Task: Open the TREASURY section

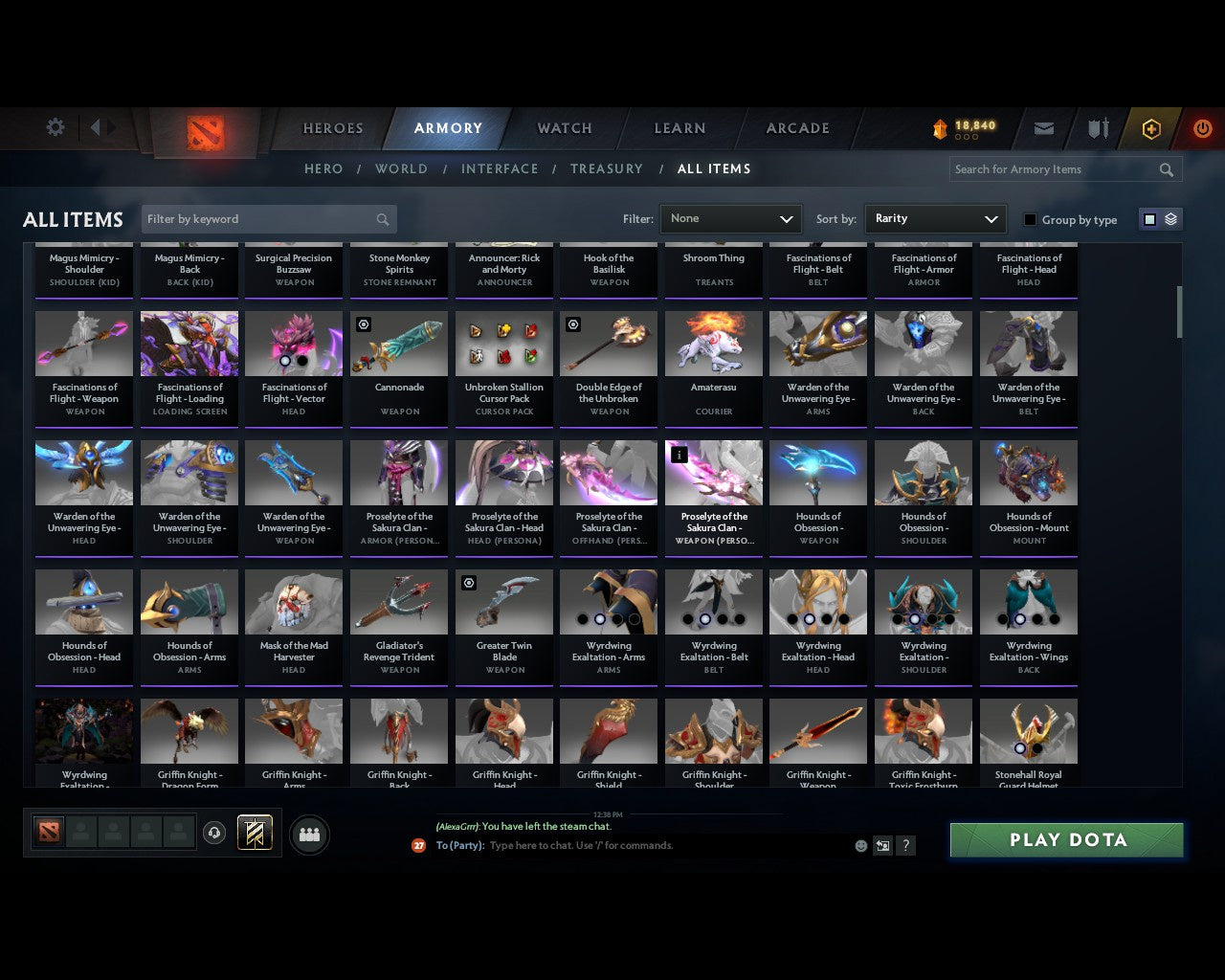Action: pos(606,168)
